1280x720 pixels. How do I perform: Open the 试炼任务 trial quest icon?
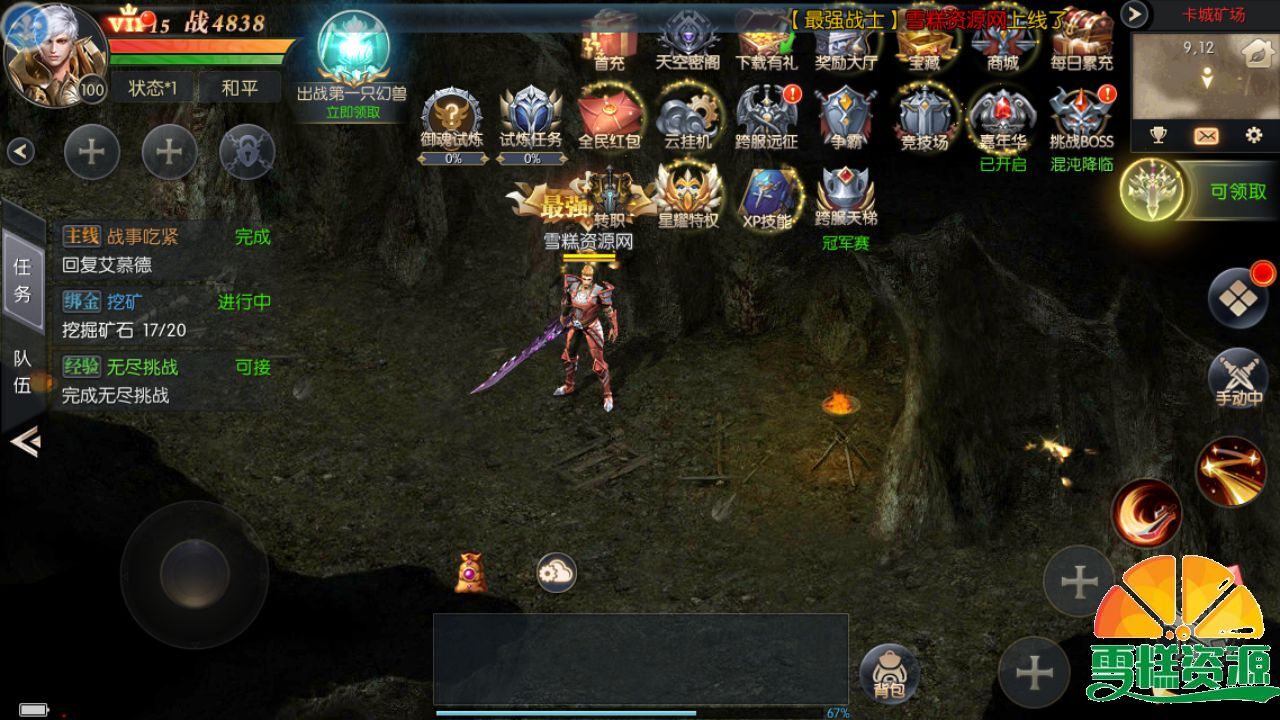tap(531, 116)
